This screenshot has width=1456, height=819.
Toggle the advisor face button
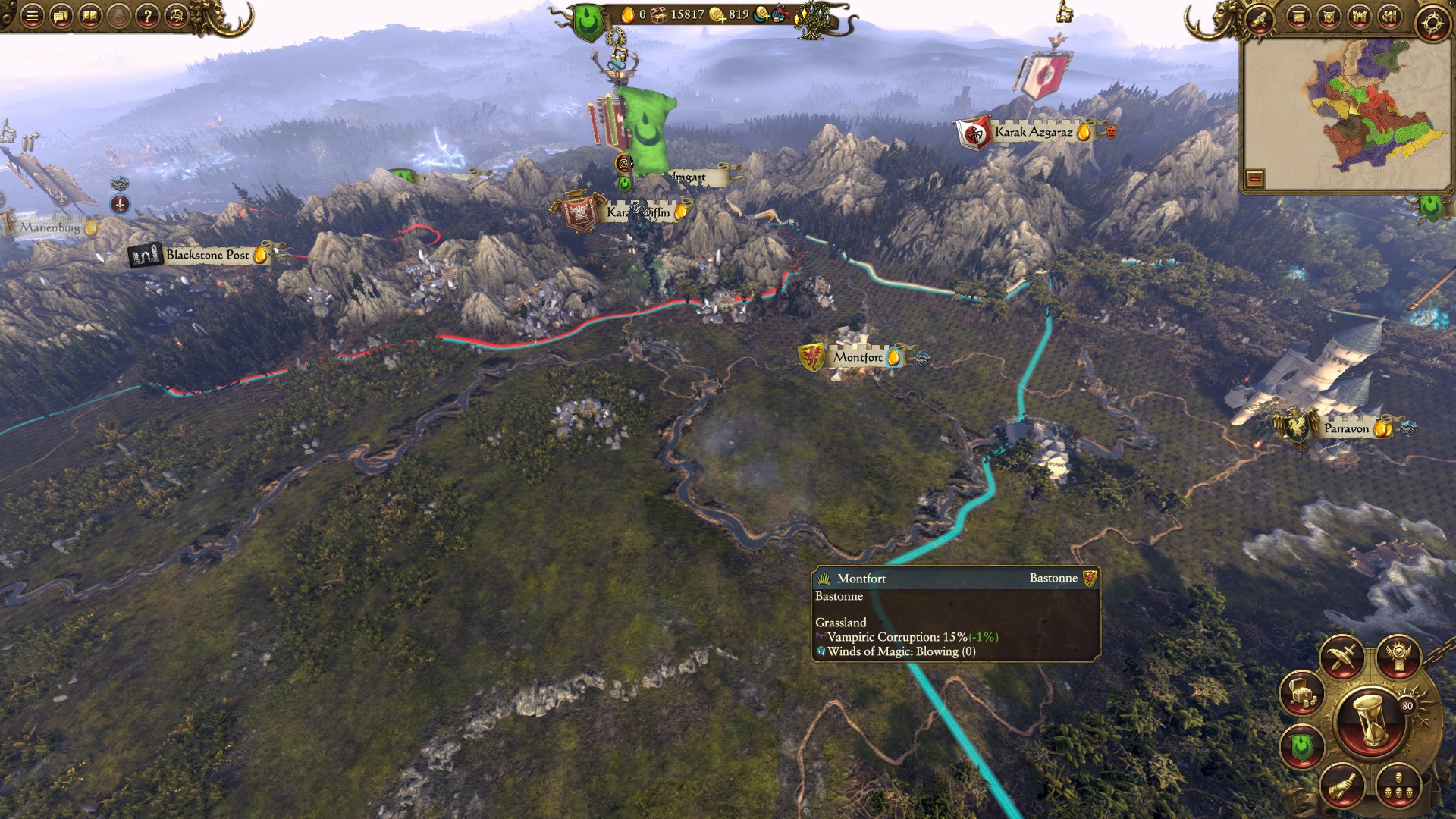coord(176,16)
